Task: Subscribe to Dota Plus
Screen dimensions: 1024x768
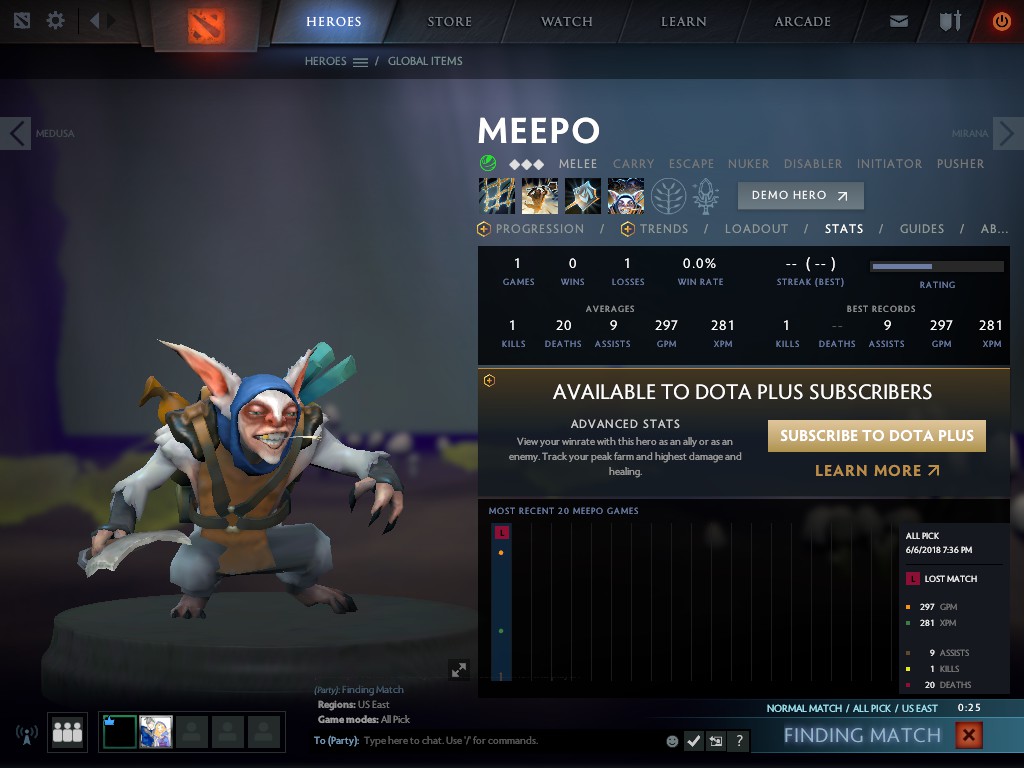Action: click(x=876, y=436)
